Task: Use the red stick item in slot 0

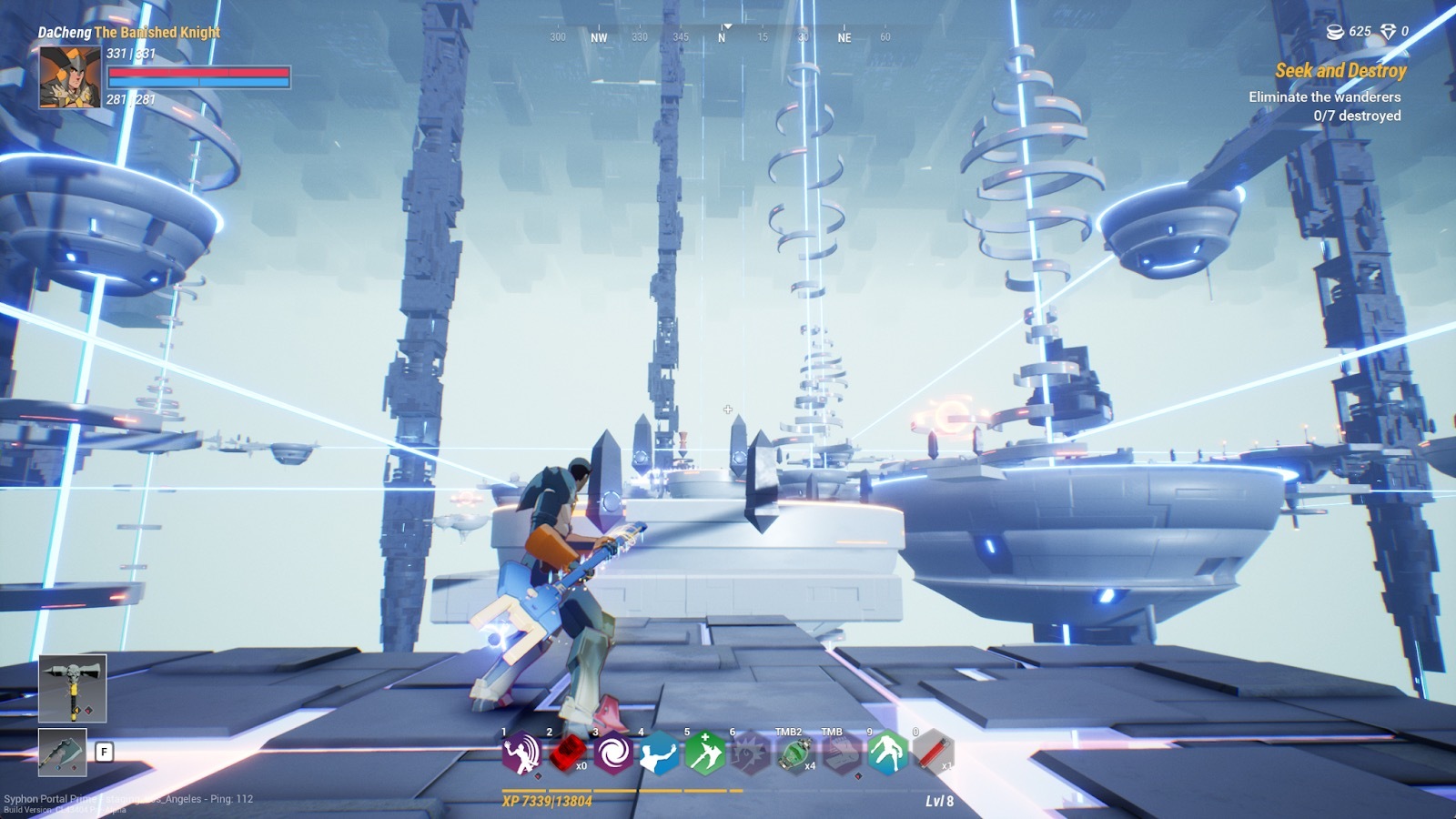Action: (933, 753)
